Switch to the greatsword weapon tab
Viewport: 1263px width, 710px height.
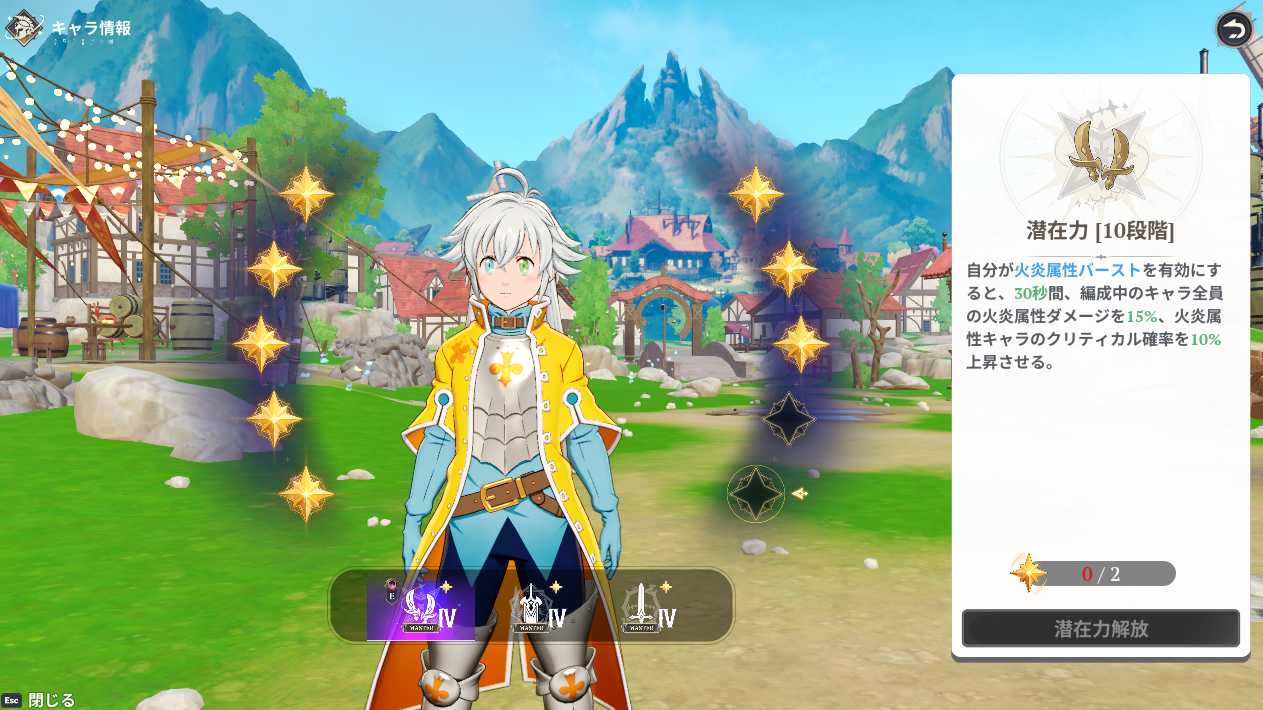(531, 608)
